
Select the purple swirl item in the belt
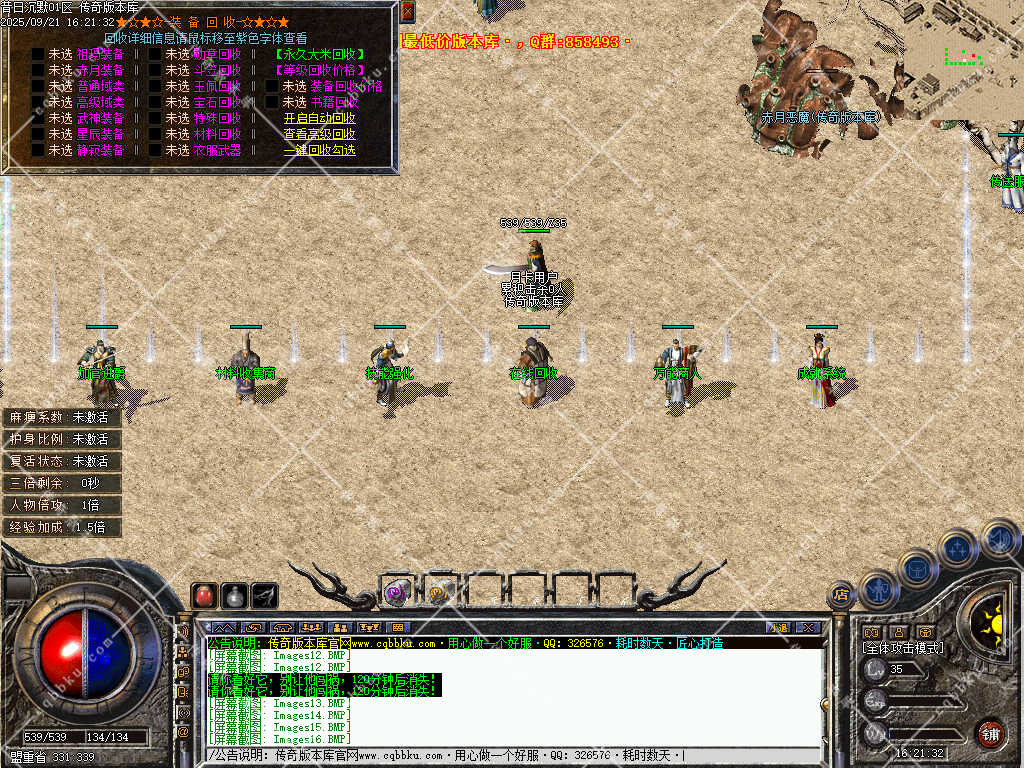coord(397,592)
